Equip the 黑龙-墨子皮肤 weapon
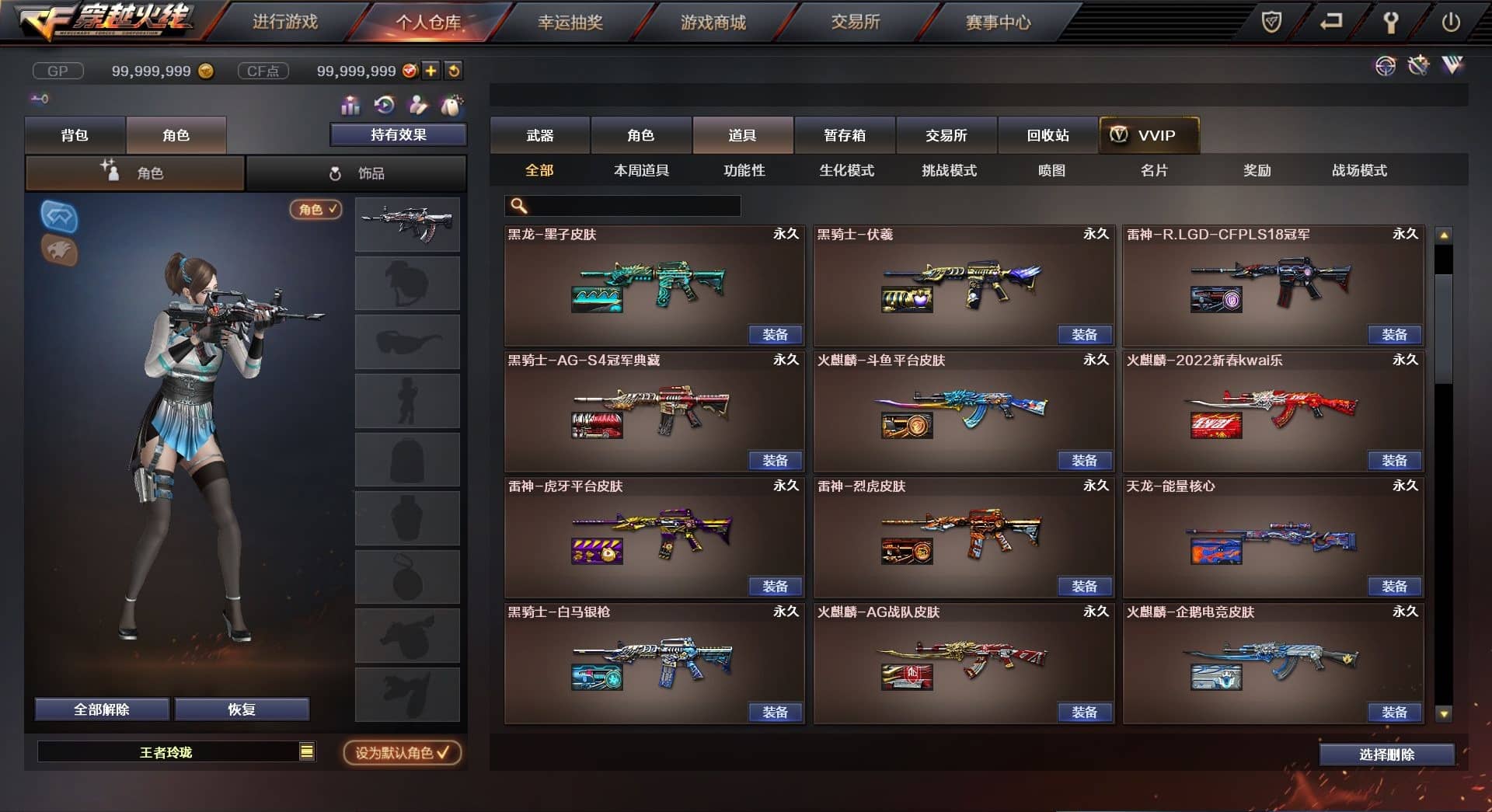This screenshot has width=1492, height=812. (776, 334)
